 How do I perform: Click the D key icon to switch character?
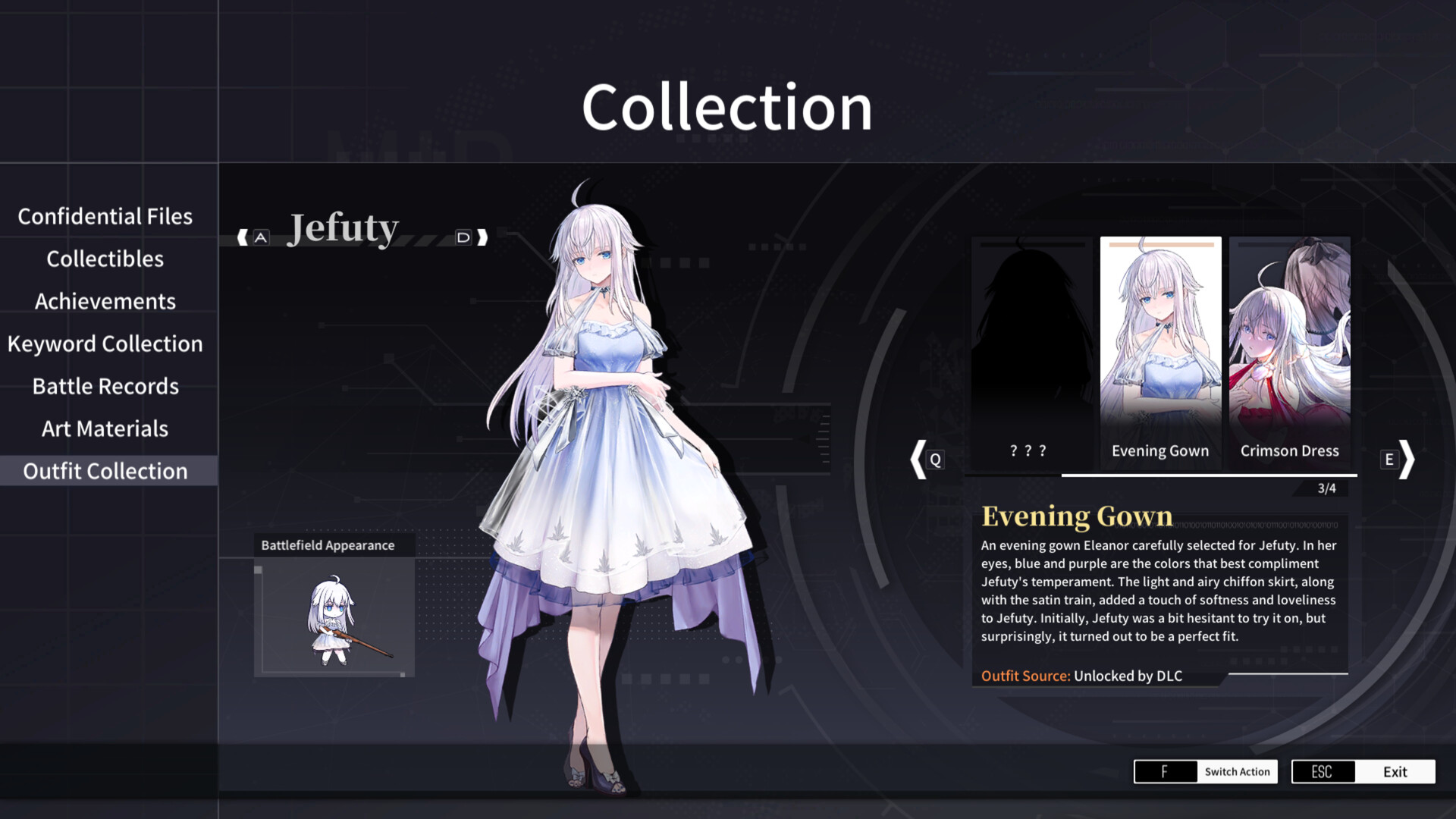pyautogui.click(x=463, y=237)
